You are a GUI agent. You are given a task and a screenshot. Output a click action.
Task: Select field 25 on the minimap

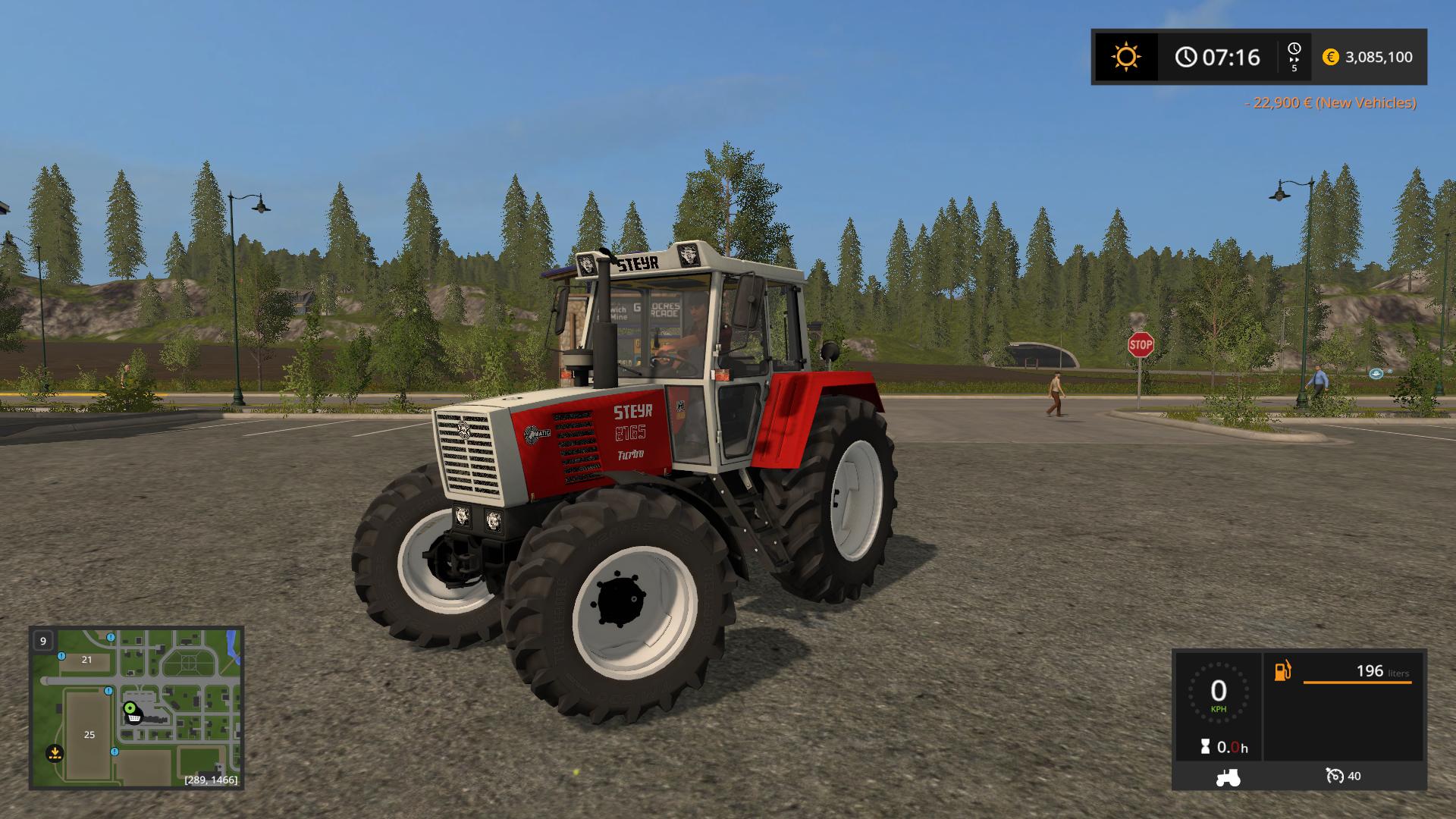pyautogui.click(x=89, y=735)
